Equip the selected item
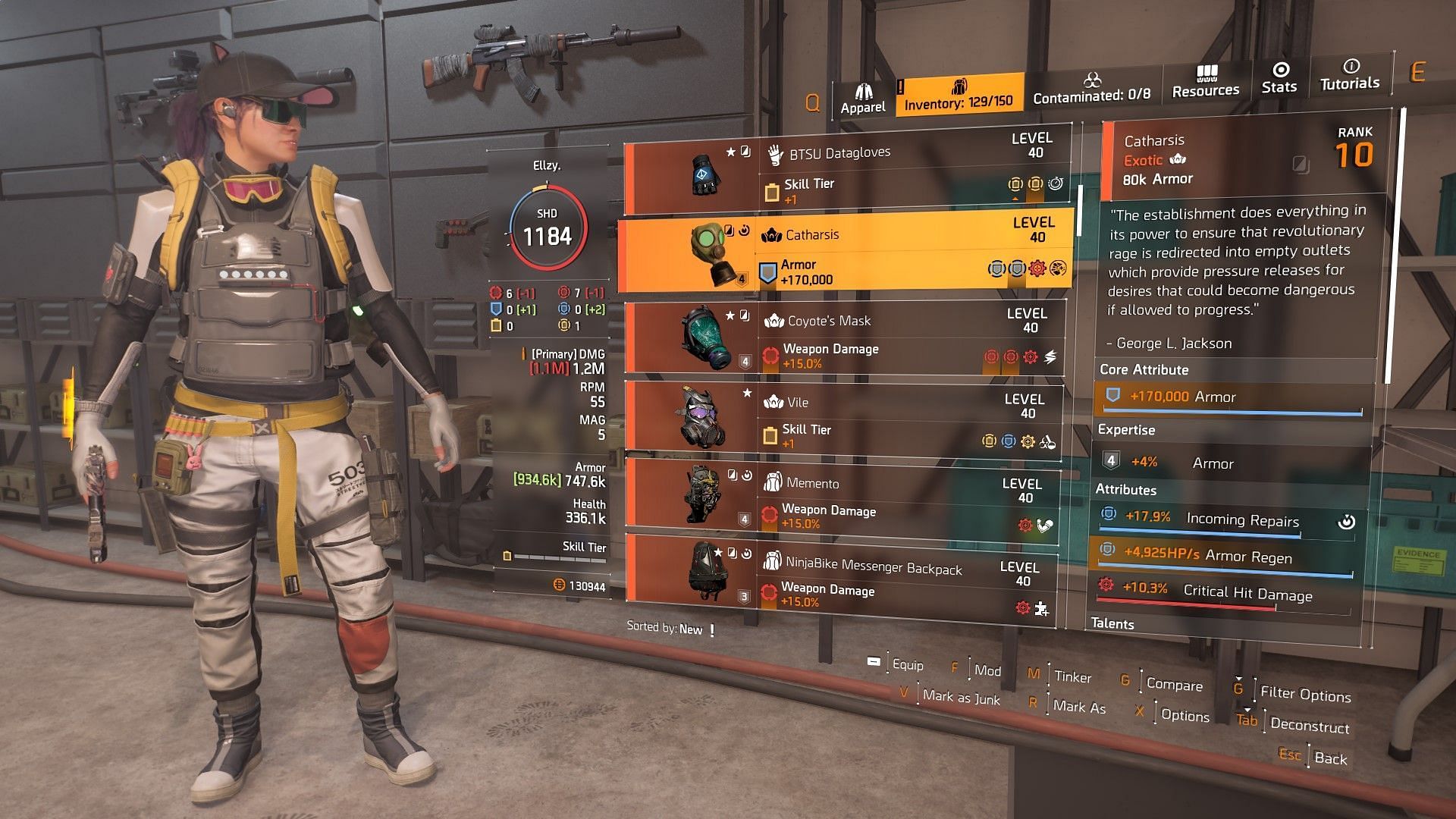The image size is (1456, 819). [907, 665]
